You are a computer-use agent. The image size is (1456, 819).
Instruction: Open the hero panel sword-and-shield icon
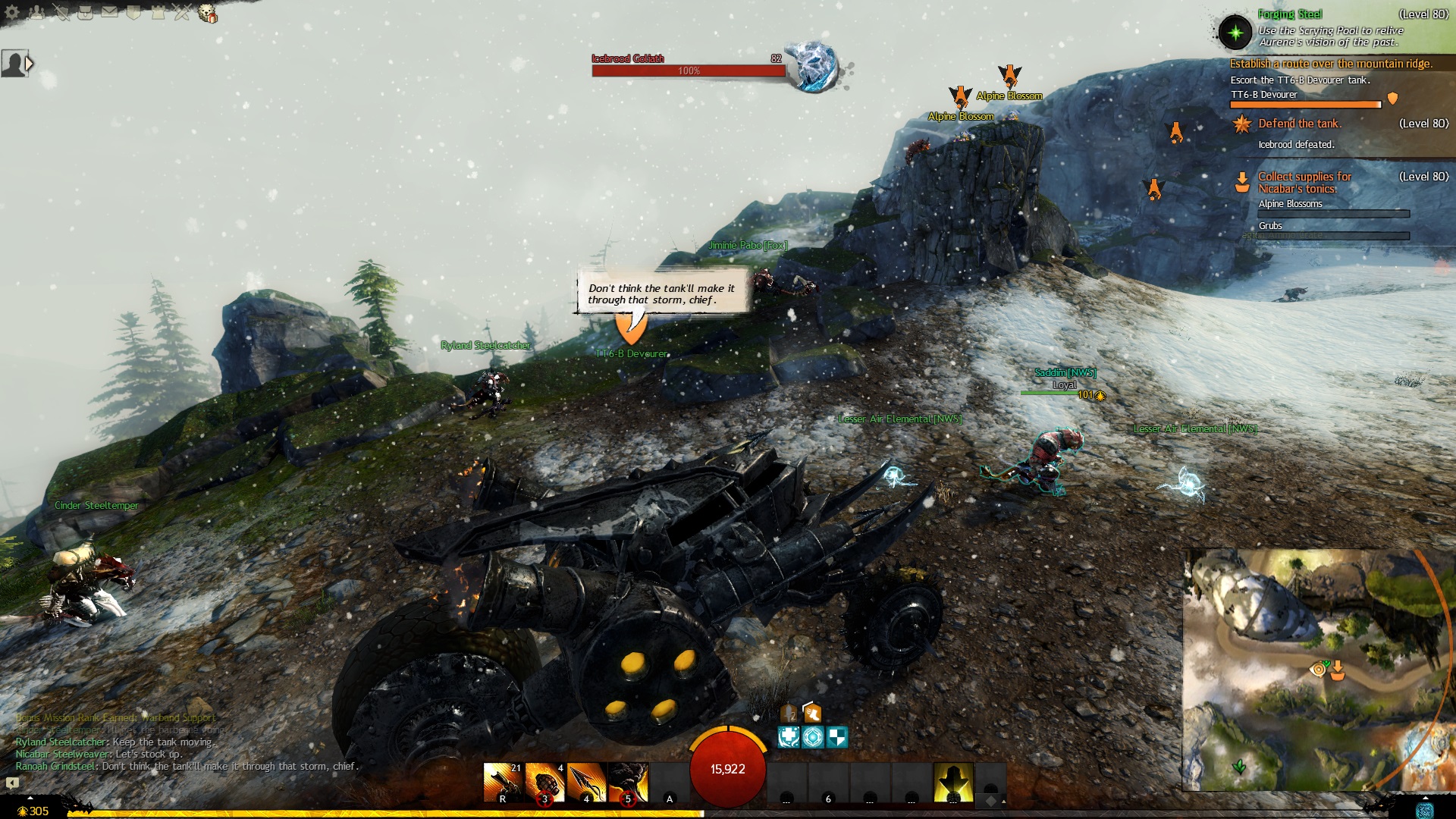[61, 13]
